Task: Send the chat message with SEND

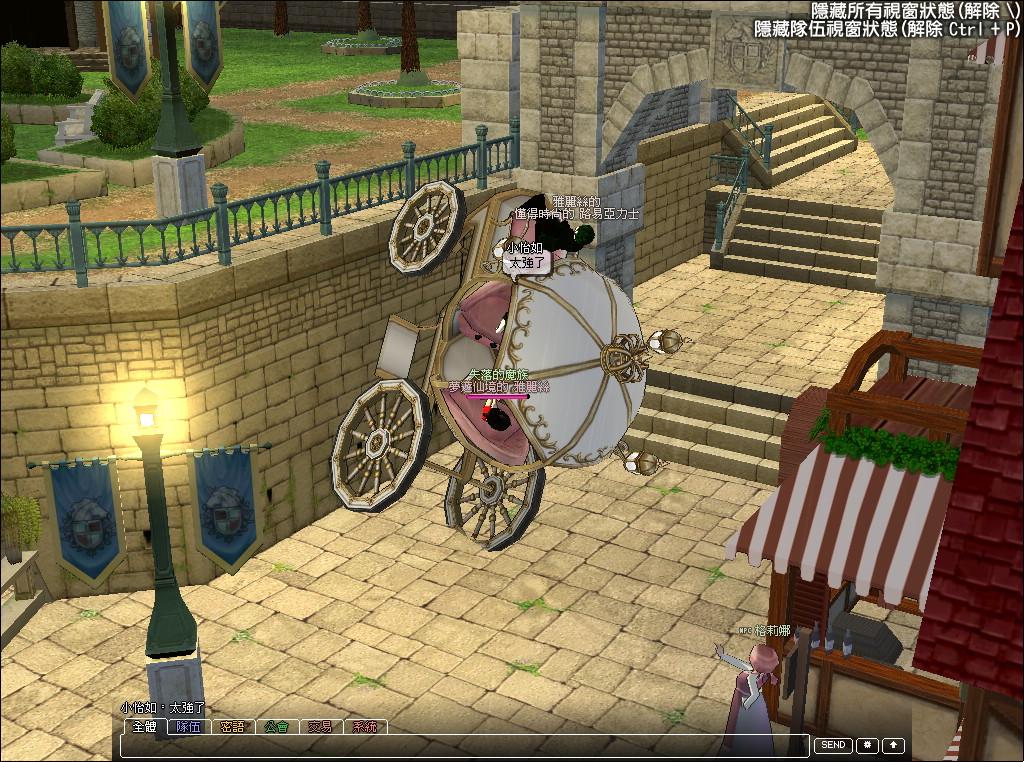Action: click(x=834, y=746)
